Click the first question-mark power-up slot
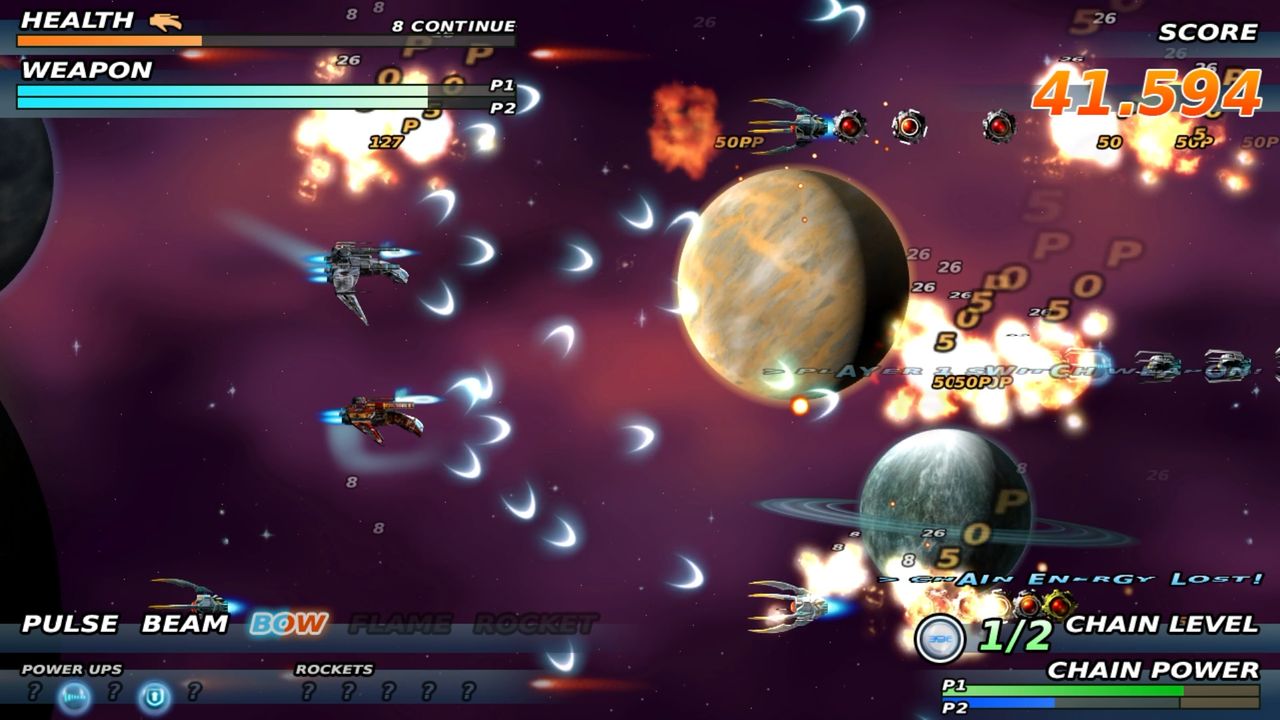 35,693
